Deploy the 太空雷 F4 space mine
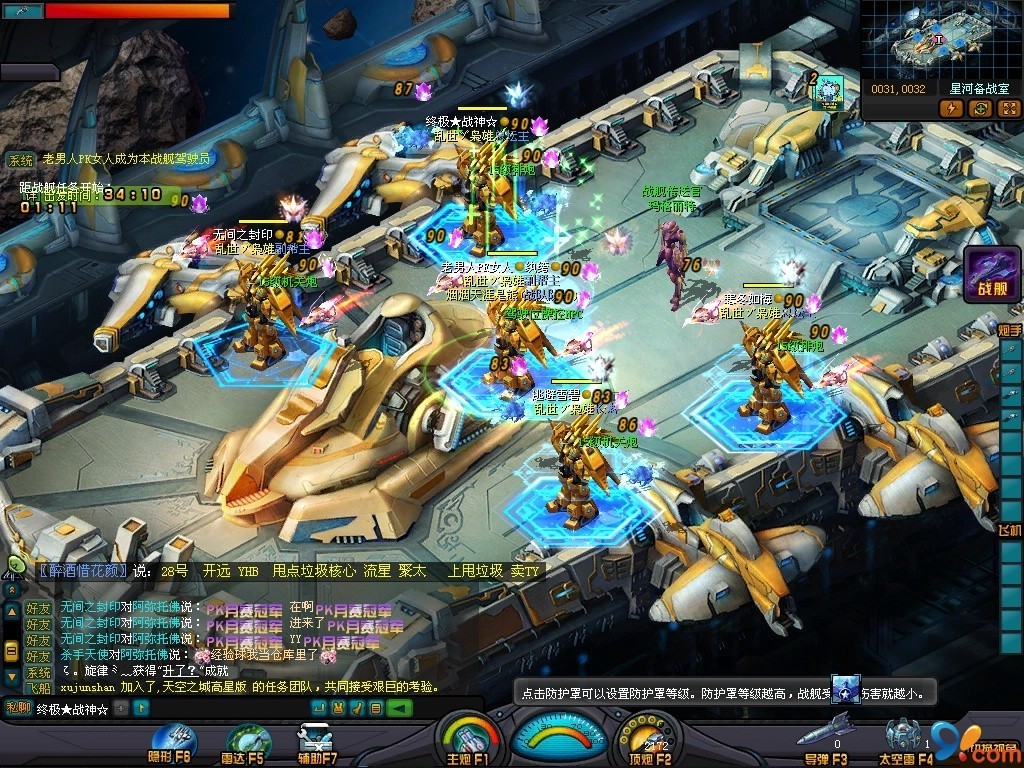The image size is (1024, 768). pyautogui.click(x=905, y=736)
